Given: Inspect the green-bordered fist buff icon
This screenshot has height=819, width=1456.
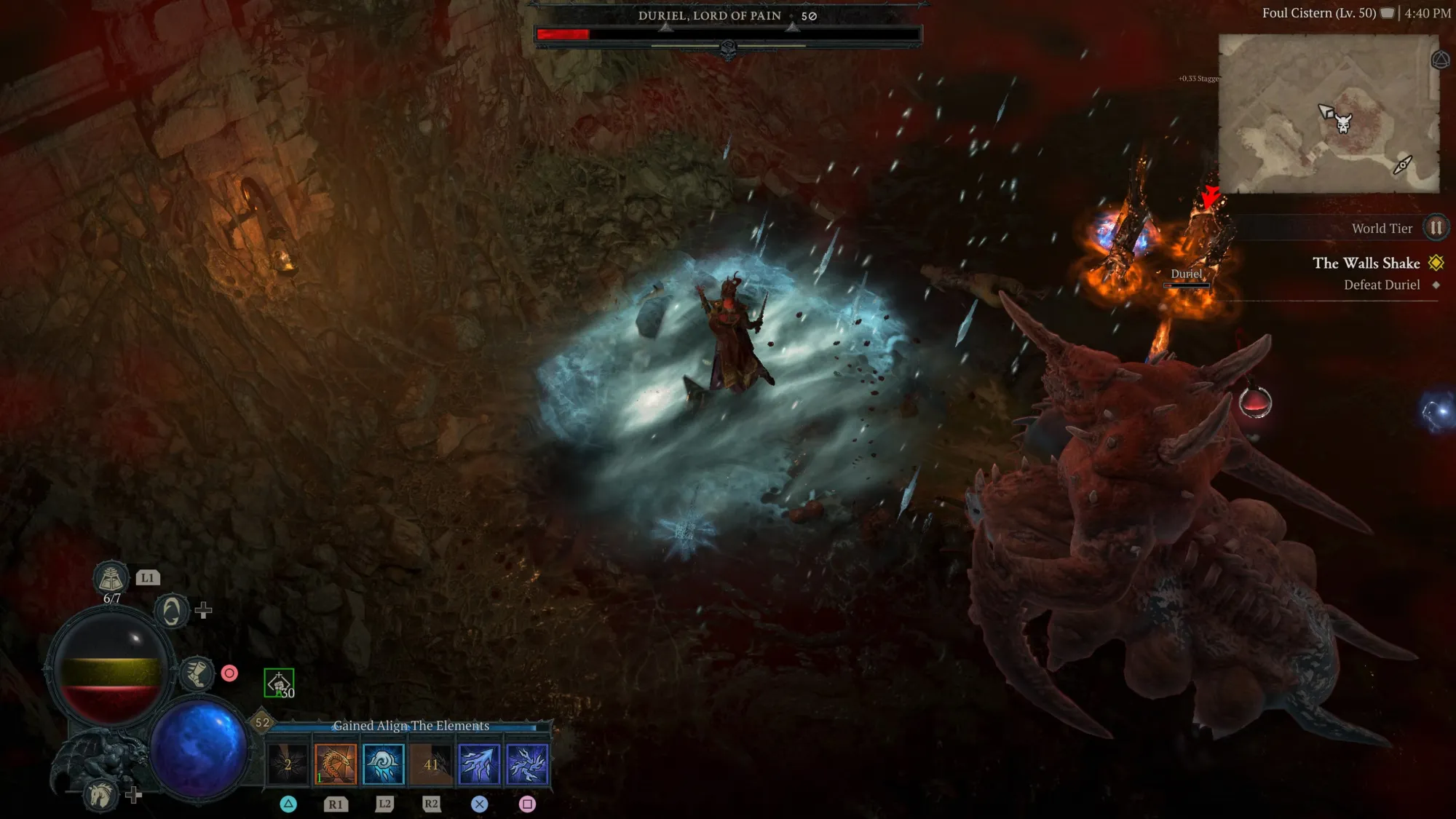Looking at the screenshot, I should click(x=279, y=683).
